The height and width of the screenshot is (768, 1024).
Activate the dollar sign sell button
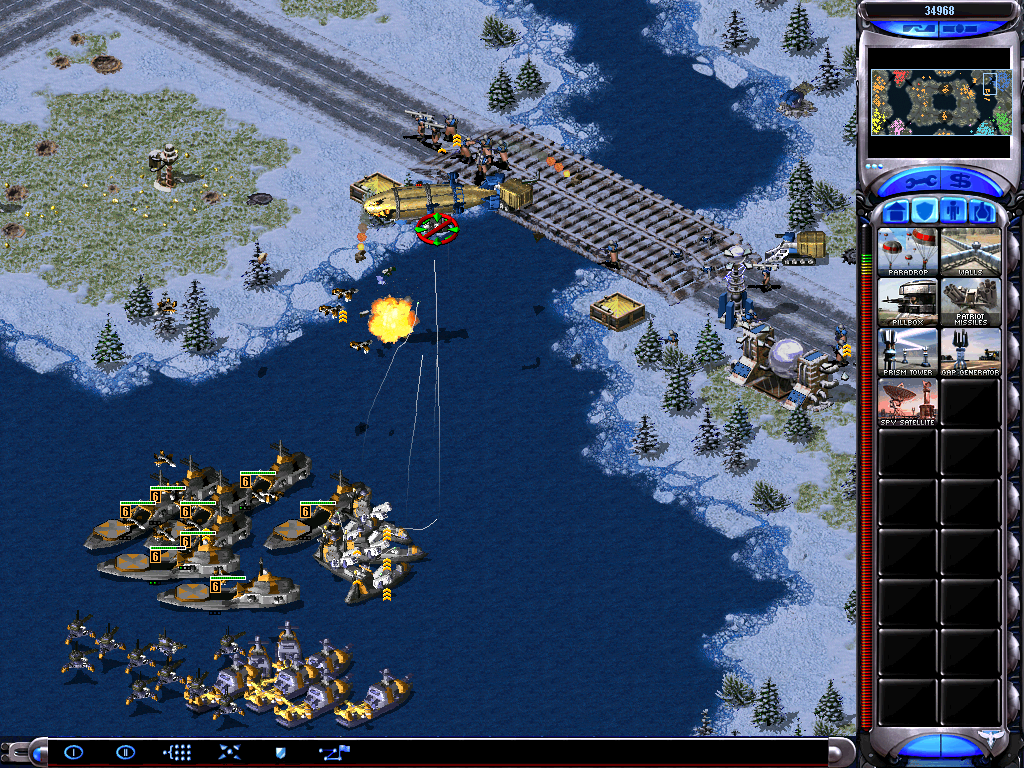coord(960,182)
